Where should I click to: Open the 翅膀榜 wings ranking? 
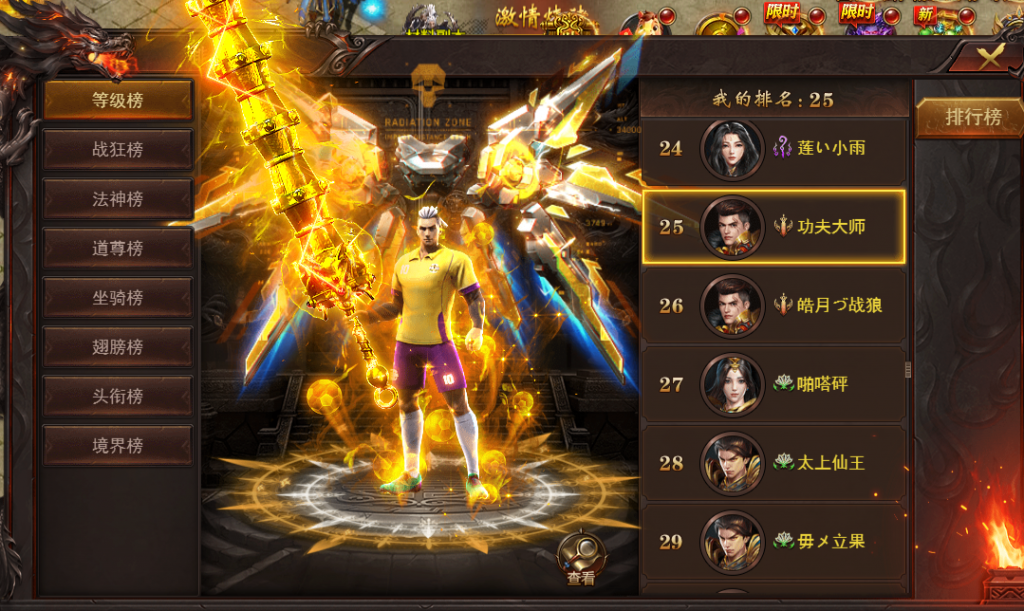pos(117,347)
